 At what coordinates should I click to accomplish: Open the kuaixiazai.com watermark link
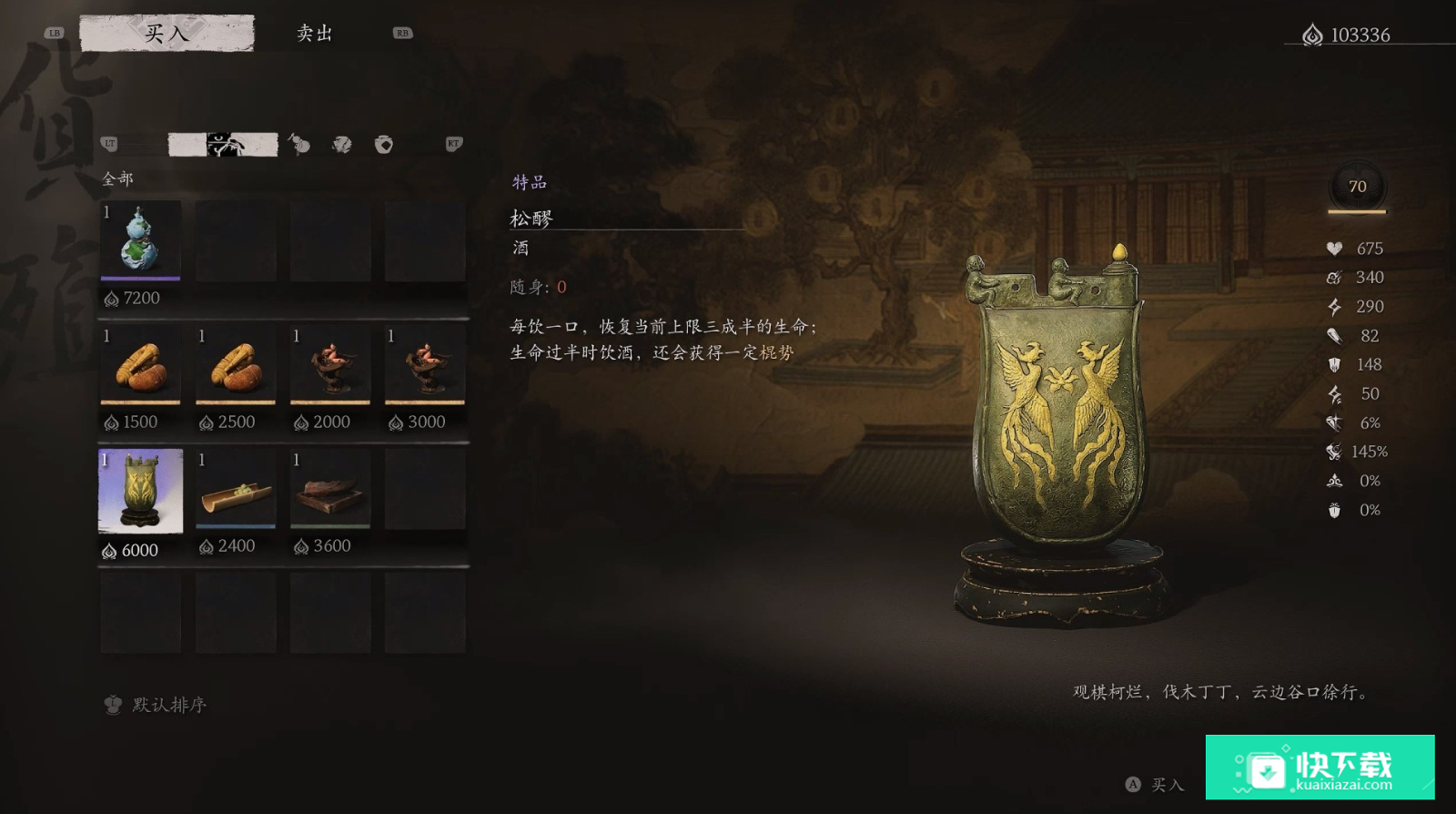(1319, 768)
